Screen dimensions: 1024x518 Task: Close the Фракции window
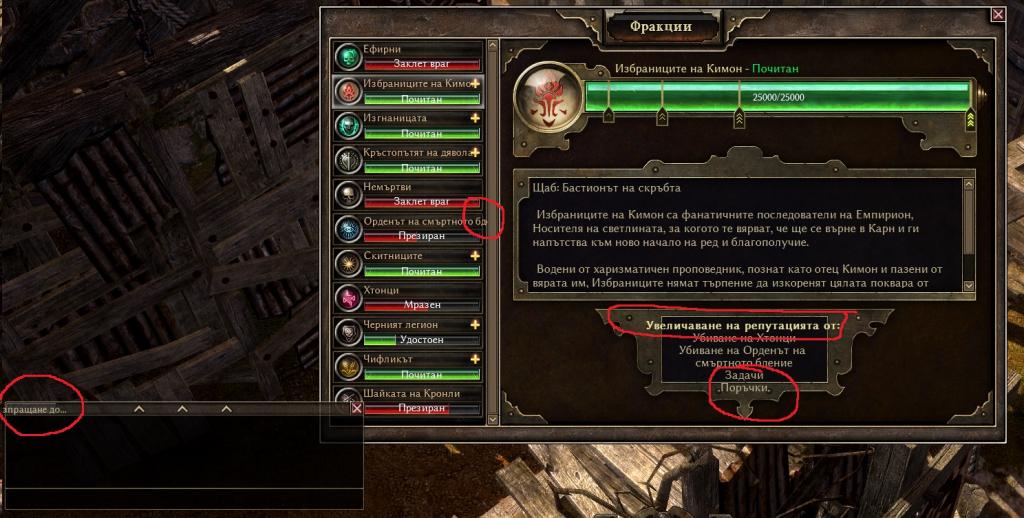(997, 14)
